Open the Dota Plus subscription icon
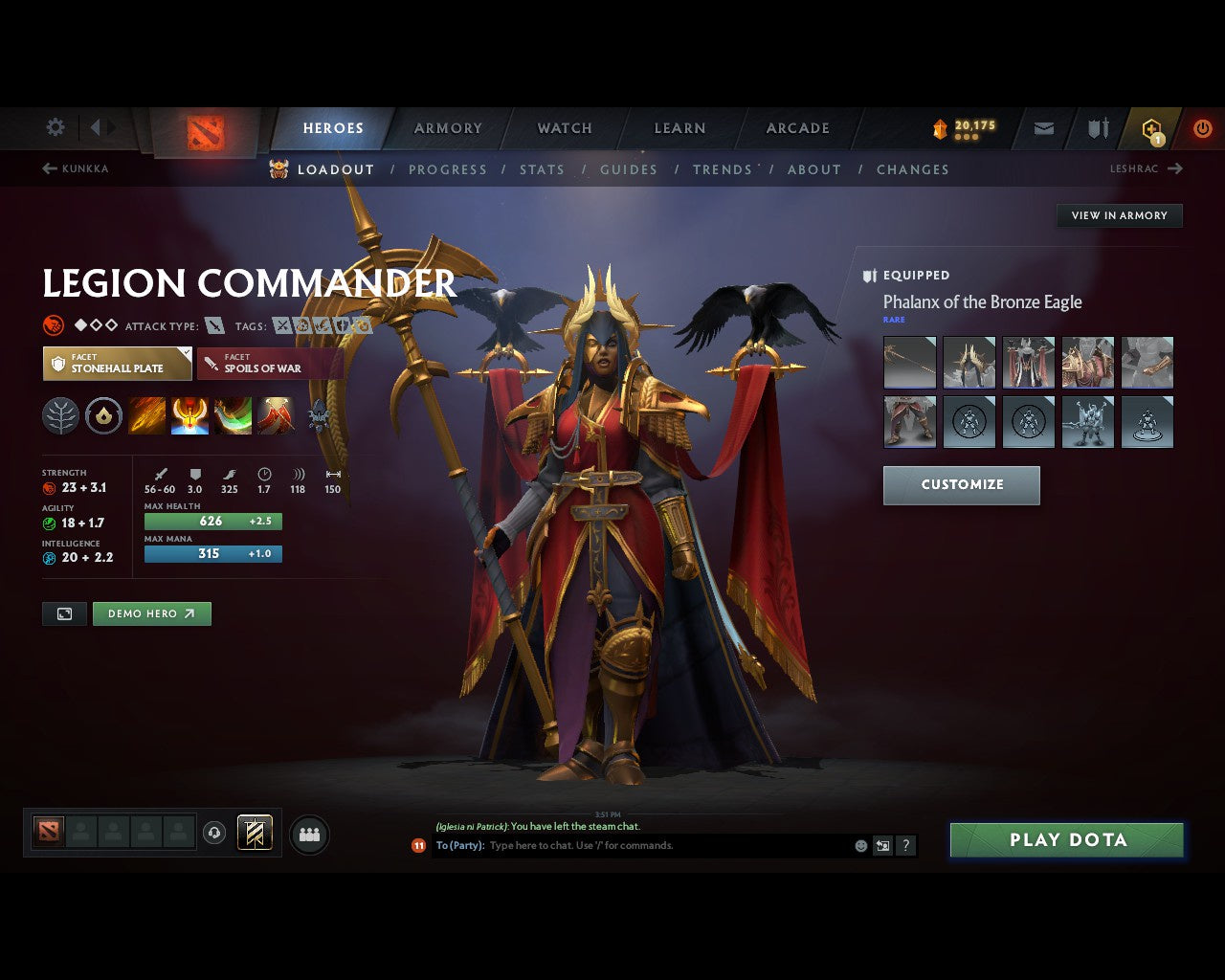Viewport: 1225px width, 980px height. click(x=1152, y=128)
